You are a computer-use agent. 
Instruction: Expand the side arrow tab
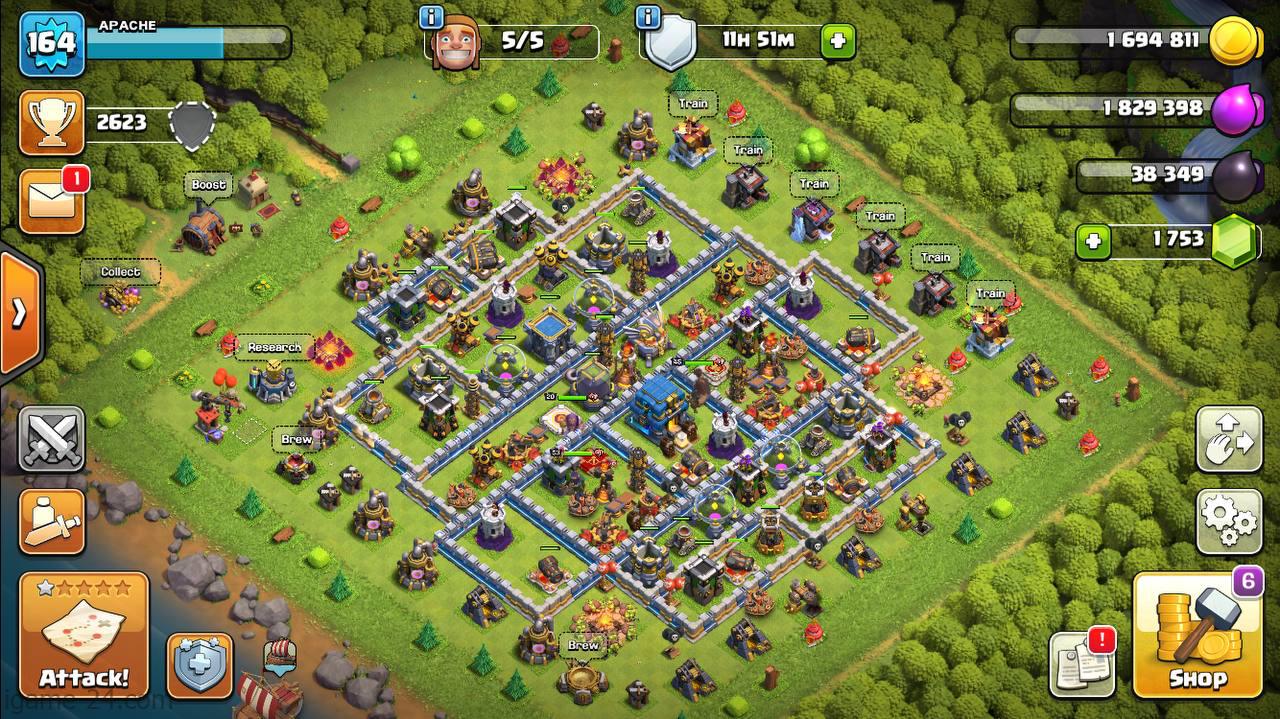pos(18,313)
